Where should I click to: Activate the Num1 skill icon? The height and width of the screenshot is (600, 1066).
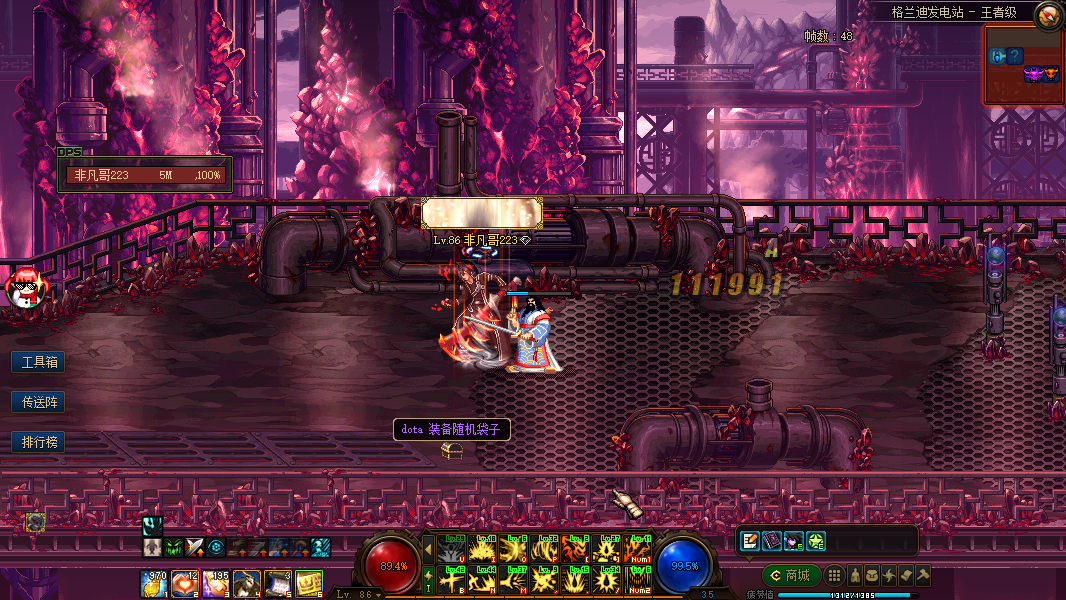(x=638, y=548)
